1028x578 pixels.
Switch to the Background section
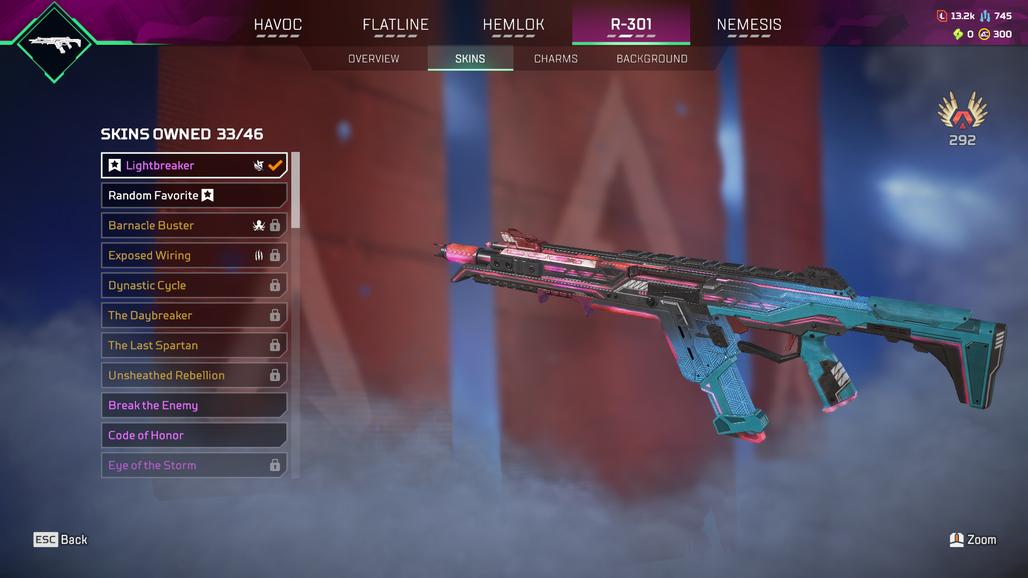651,59
